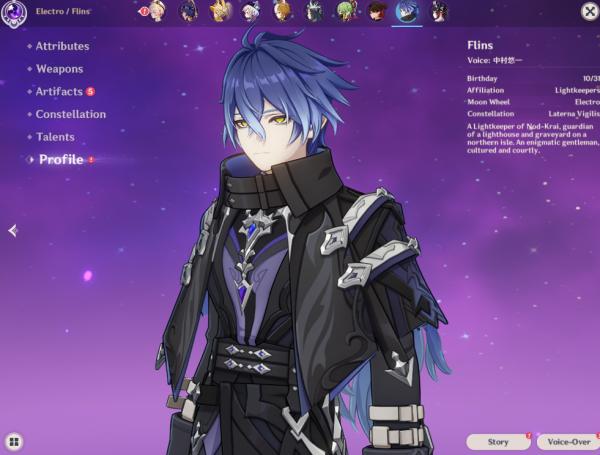Image resolution: width=600 pixels, height=455 pixels.
Task: Open the four-square grid menu icon
Action: 14,441
